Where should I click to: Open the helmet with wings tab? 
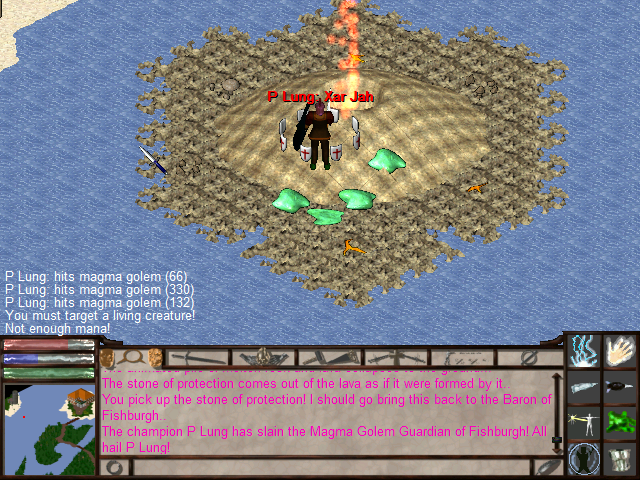pyautogui.click(x=263, y=357)
